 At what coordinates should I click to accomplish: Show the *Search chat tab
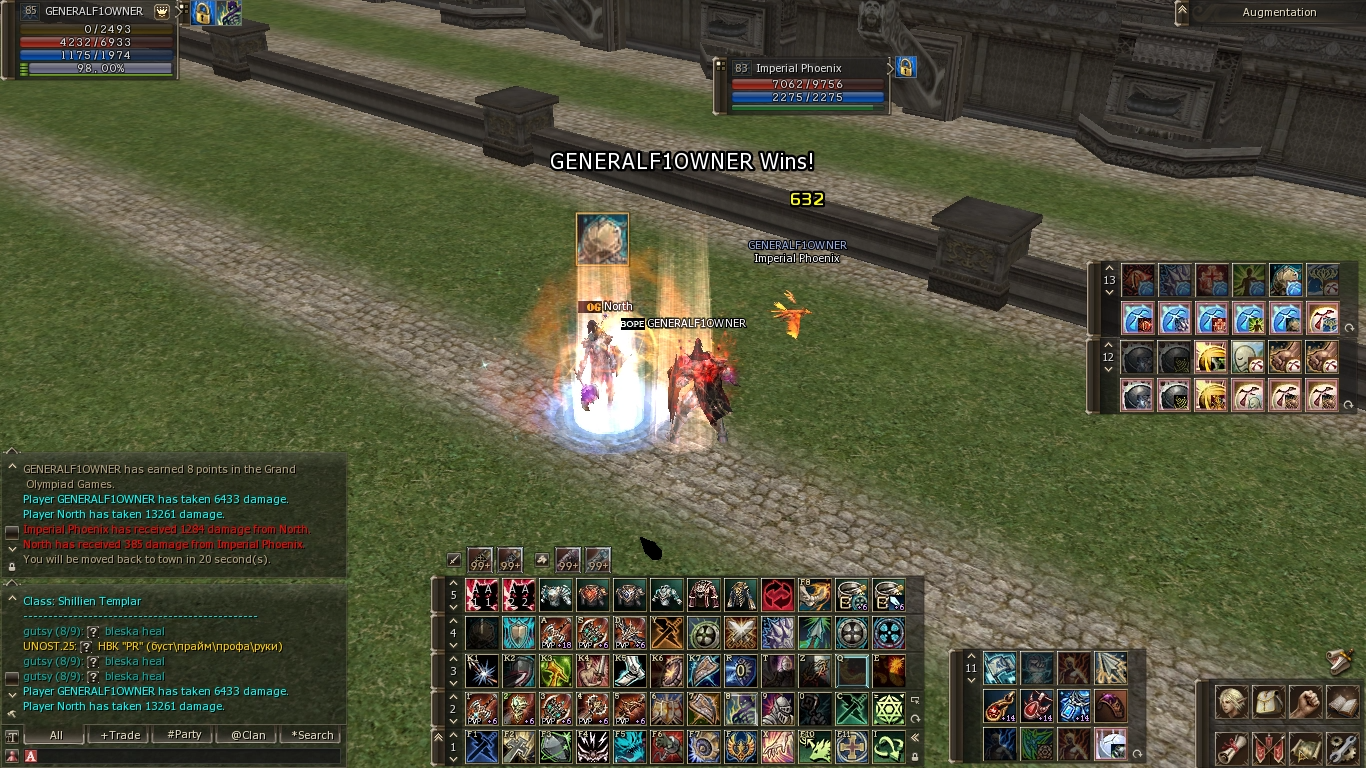pyautogui.click(x=312, y=735)
